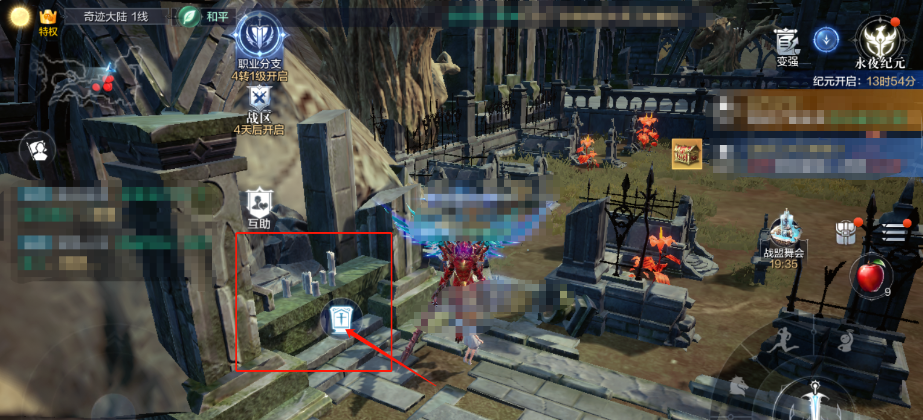Open the 永夜纪元 event emblem
This screenshot has width=923, height=420.
point(879,40)
